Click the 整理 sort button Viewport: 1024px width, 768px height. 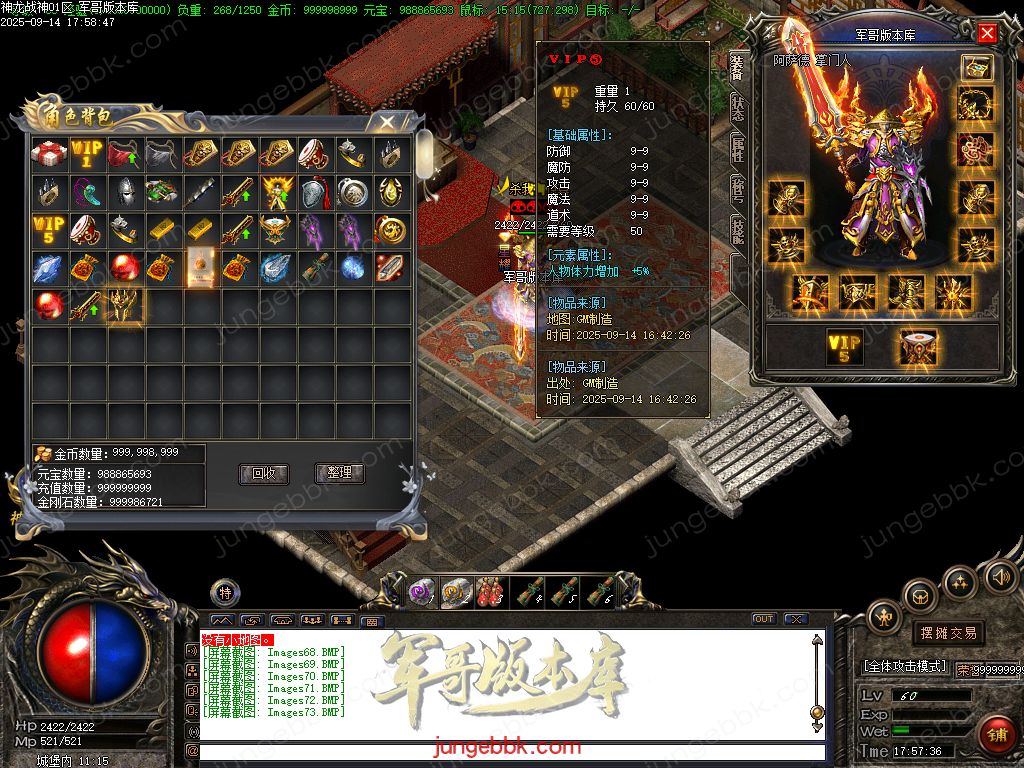339,473
